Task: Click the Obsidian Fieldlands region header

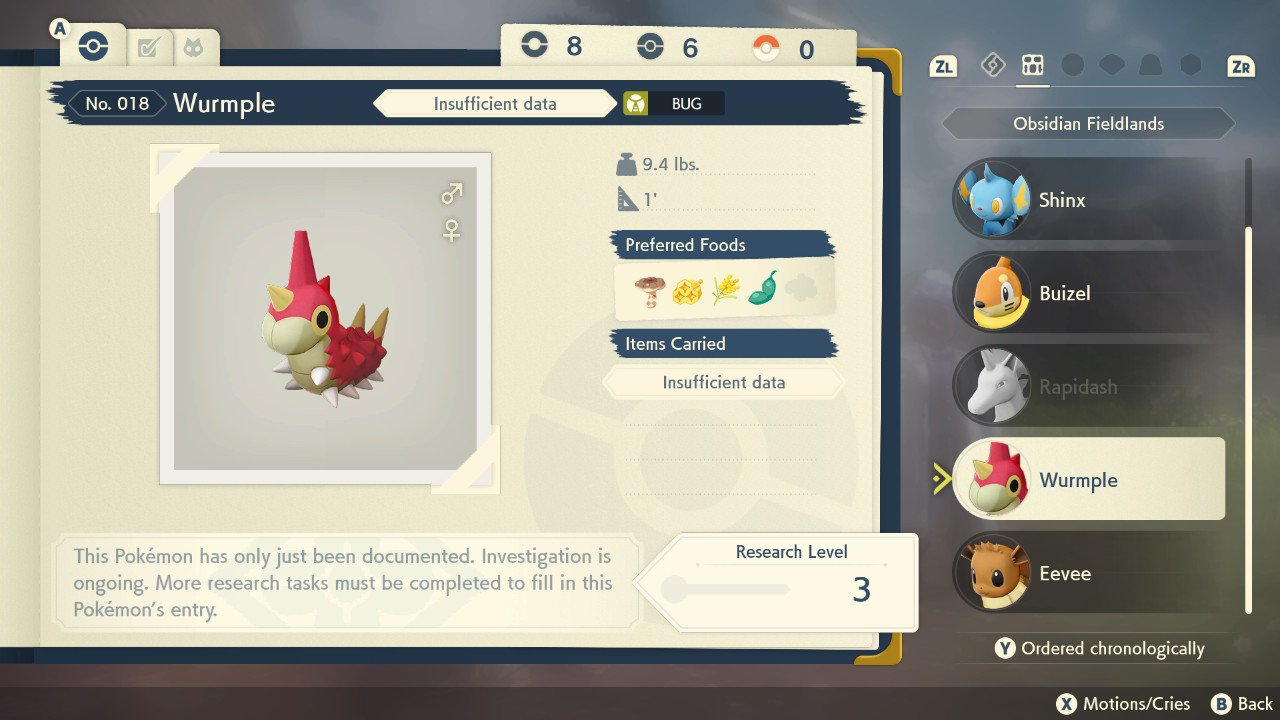Action: tap(1088, 124)
